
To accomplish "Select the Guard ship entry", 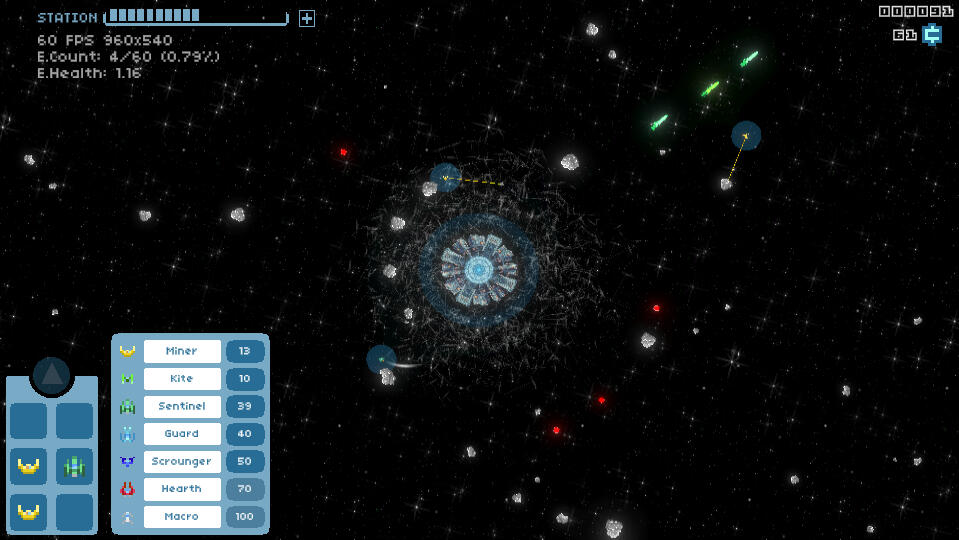I will [x=182, y=434].
